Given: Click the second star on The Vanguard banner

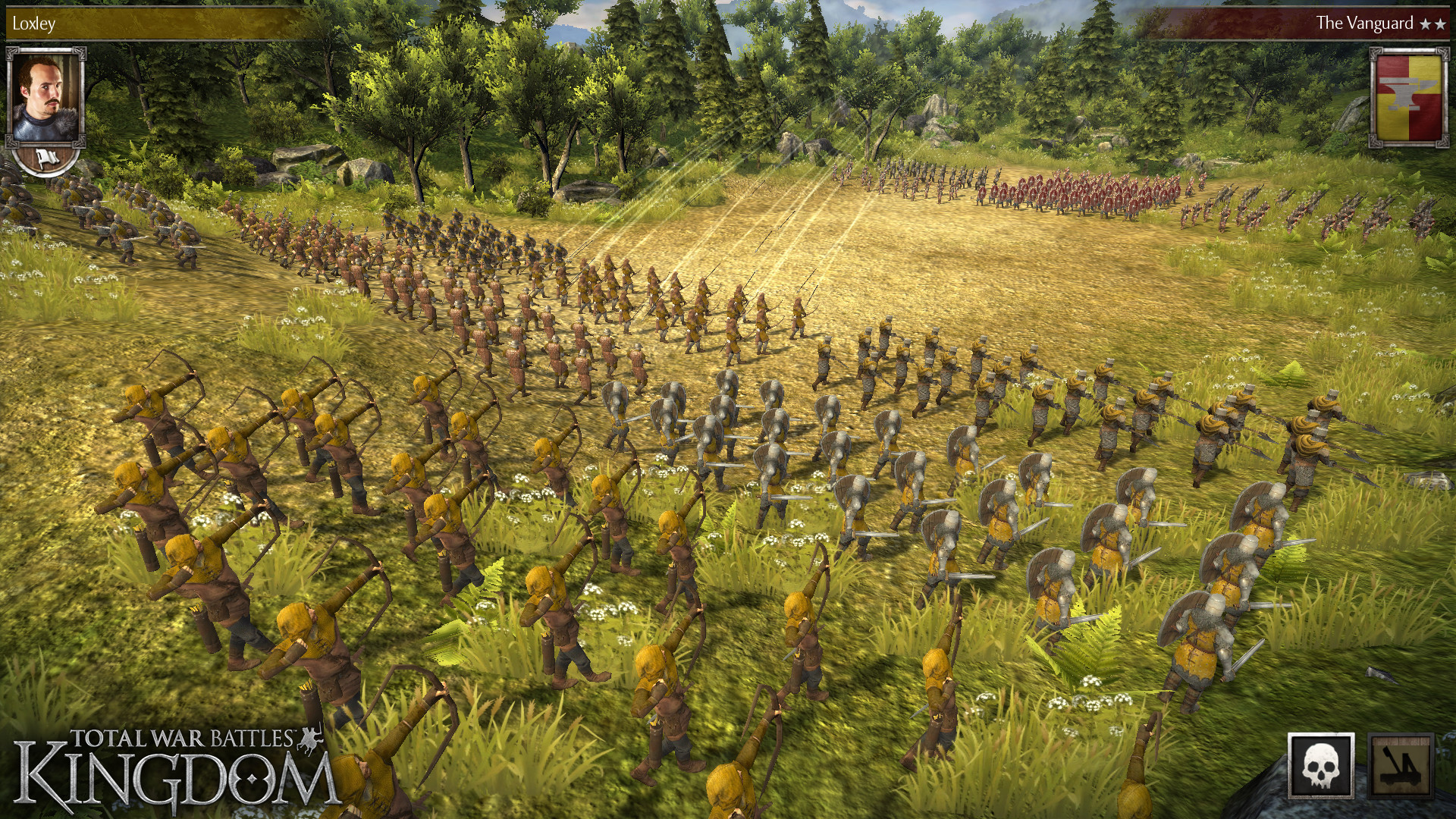Looking at the screenshot, I should 1442,22.
